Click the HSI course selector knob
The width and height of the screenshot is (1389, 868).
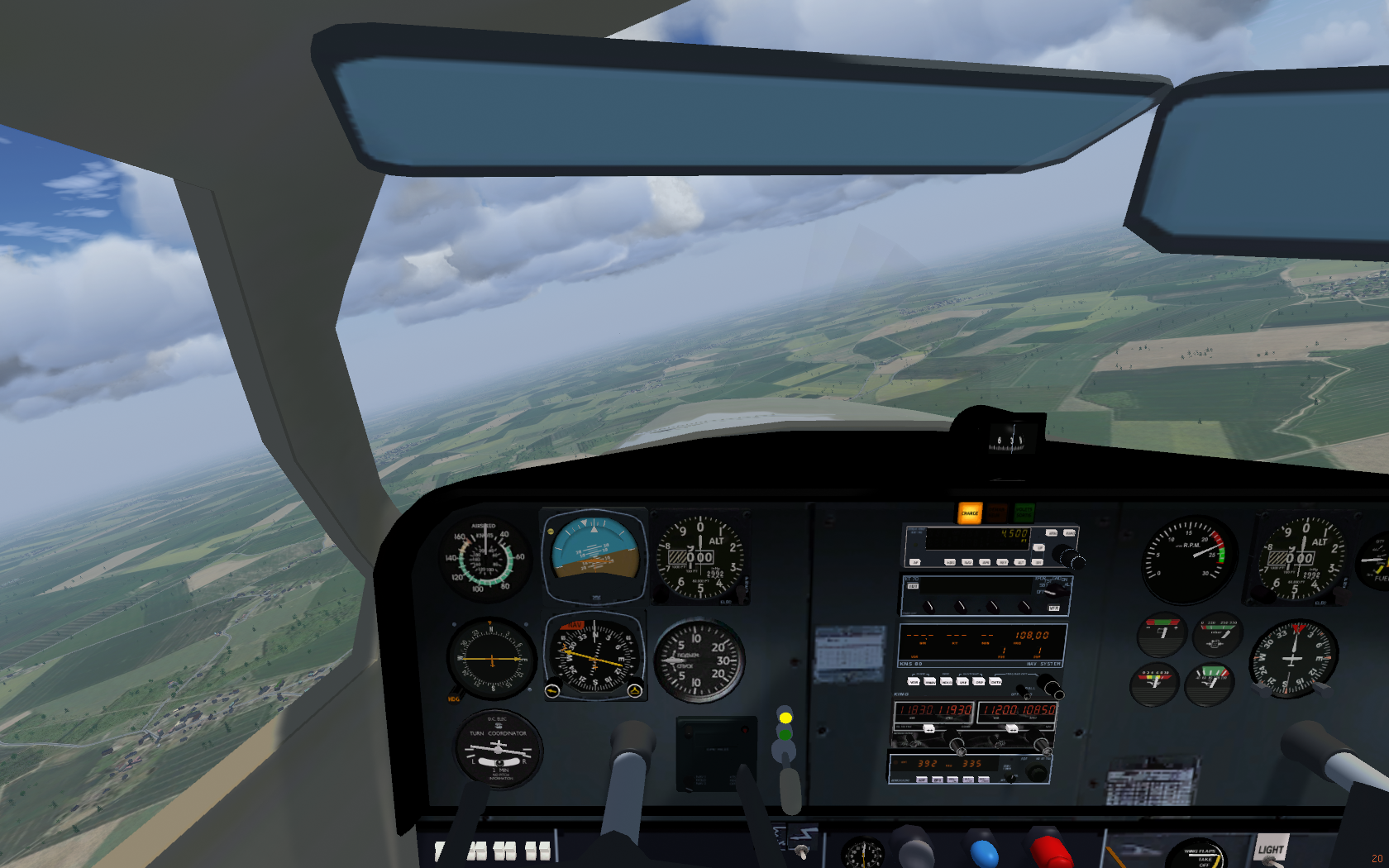pos(552,689)
